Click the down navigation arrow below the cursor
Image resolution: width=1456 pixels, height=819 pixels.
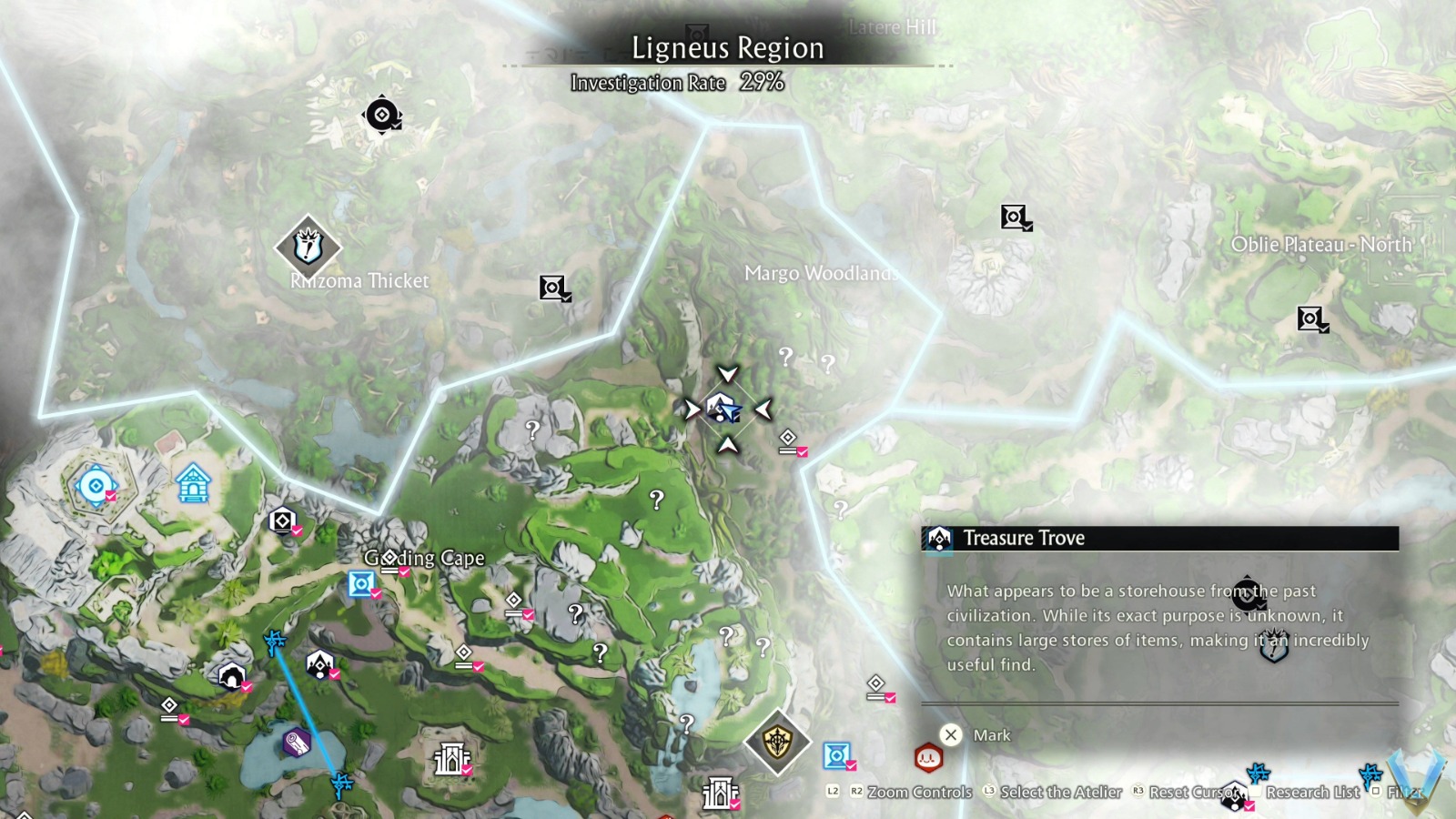(727, 445)
